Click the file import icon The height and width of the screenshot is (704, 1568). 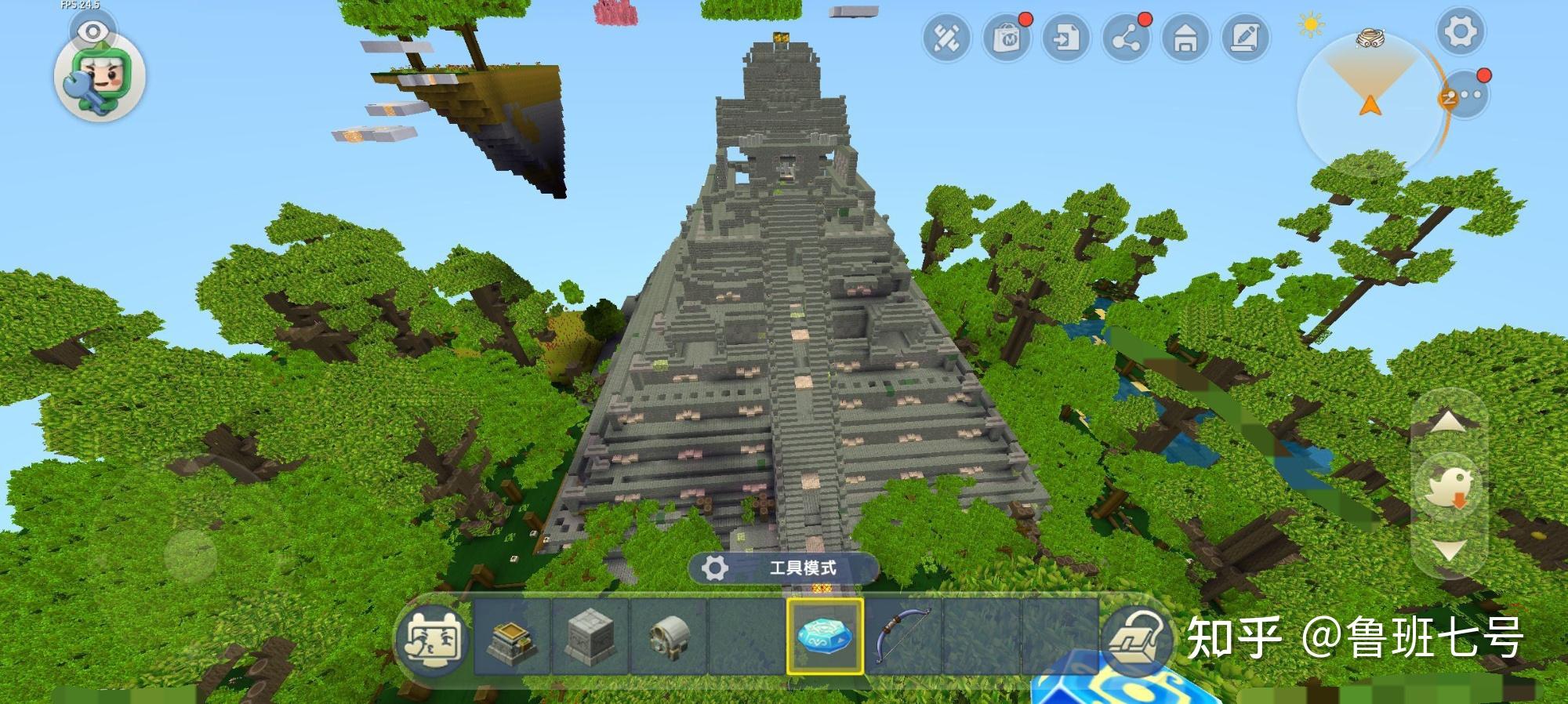[x=1066, y=38]
